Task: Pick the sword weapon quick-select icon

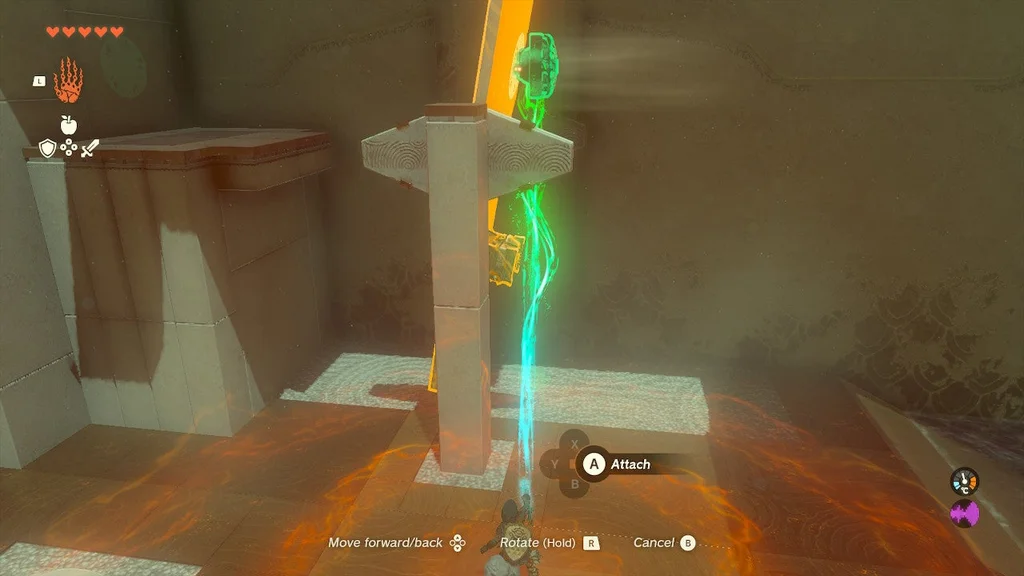Action: pyautogui.click(x=90, y=148)
